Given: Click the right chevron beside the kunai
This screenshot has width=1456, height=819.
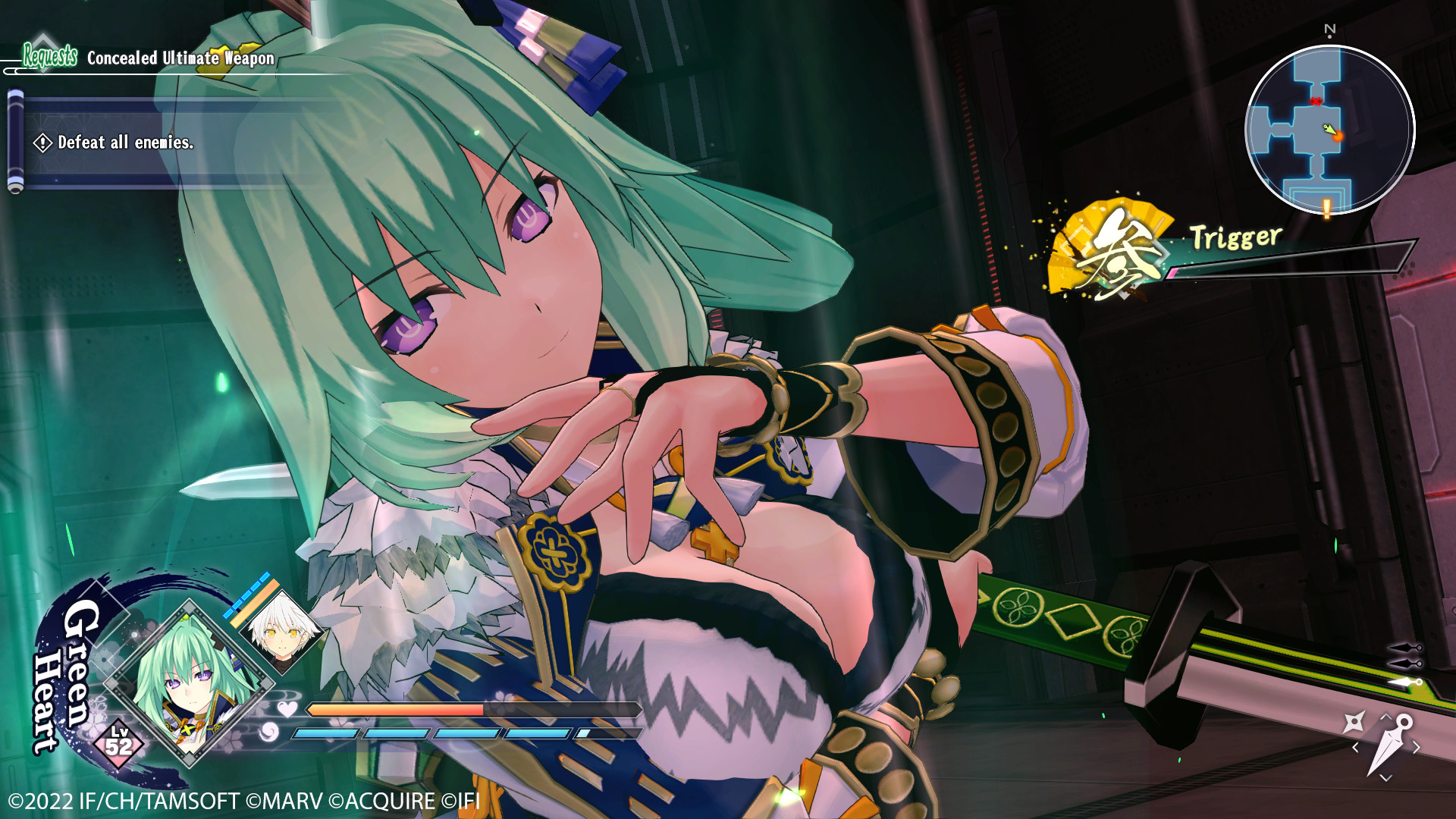Looking at the screenshot, I should [x=1416, y=746].
